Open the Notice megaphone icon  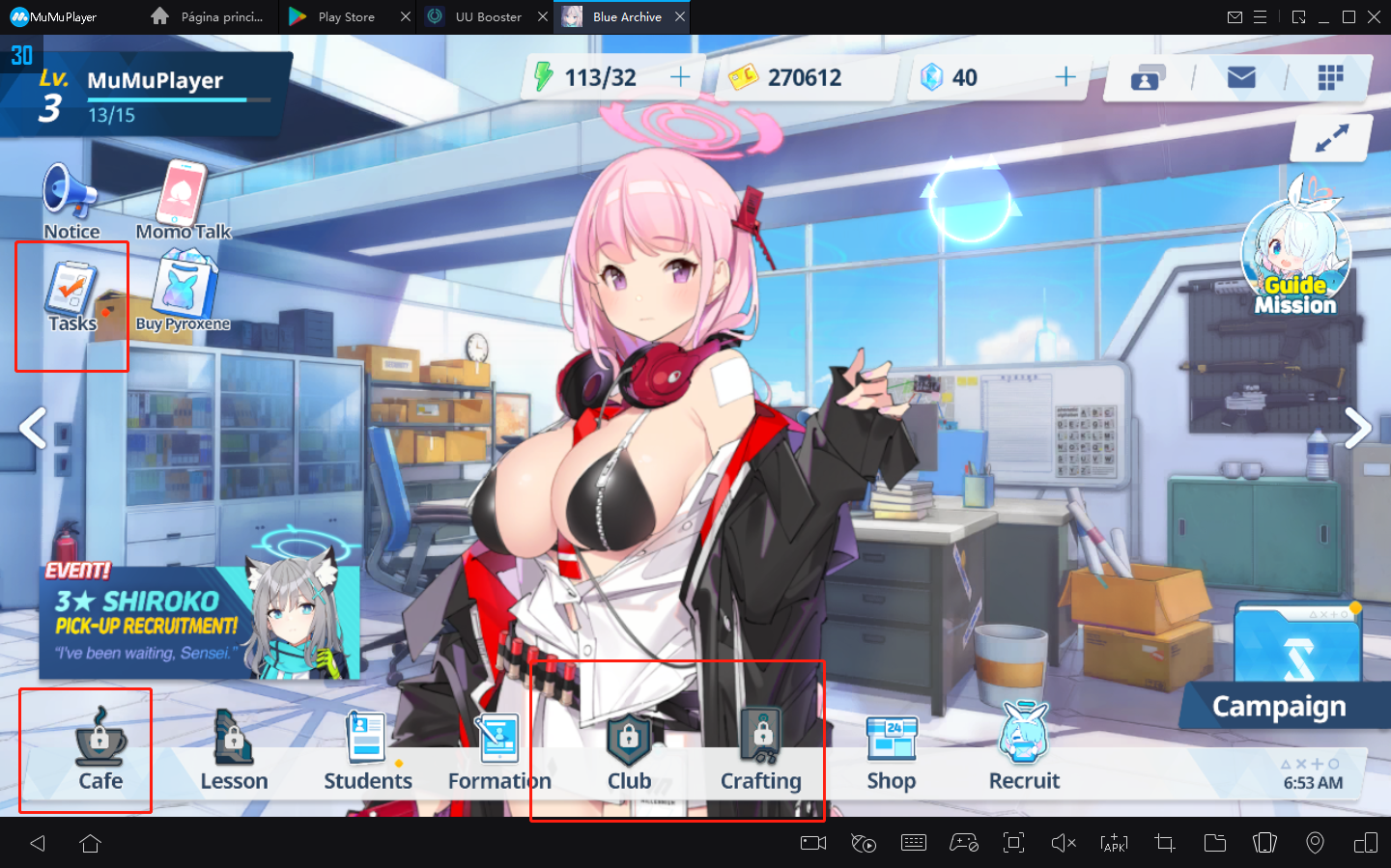[71, 200]
